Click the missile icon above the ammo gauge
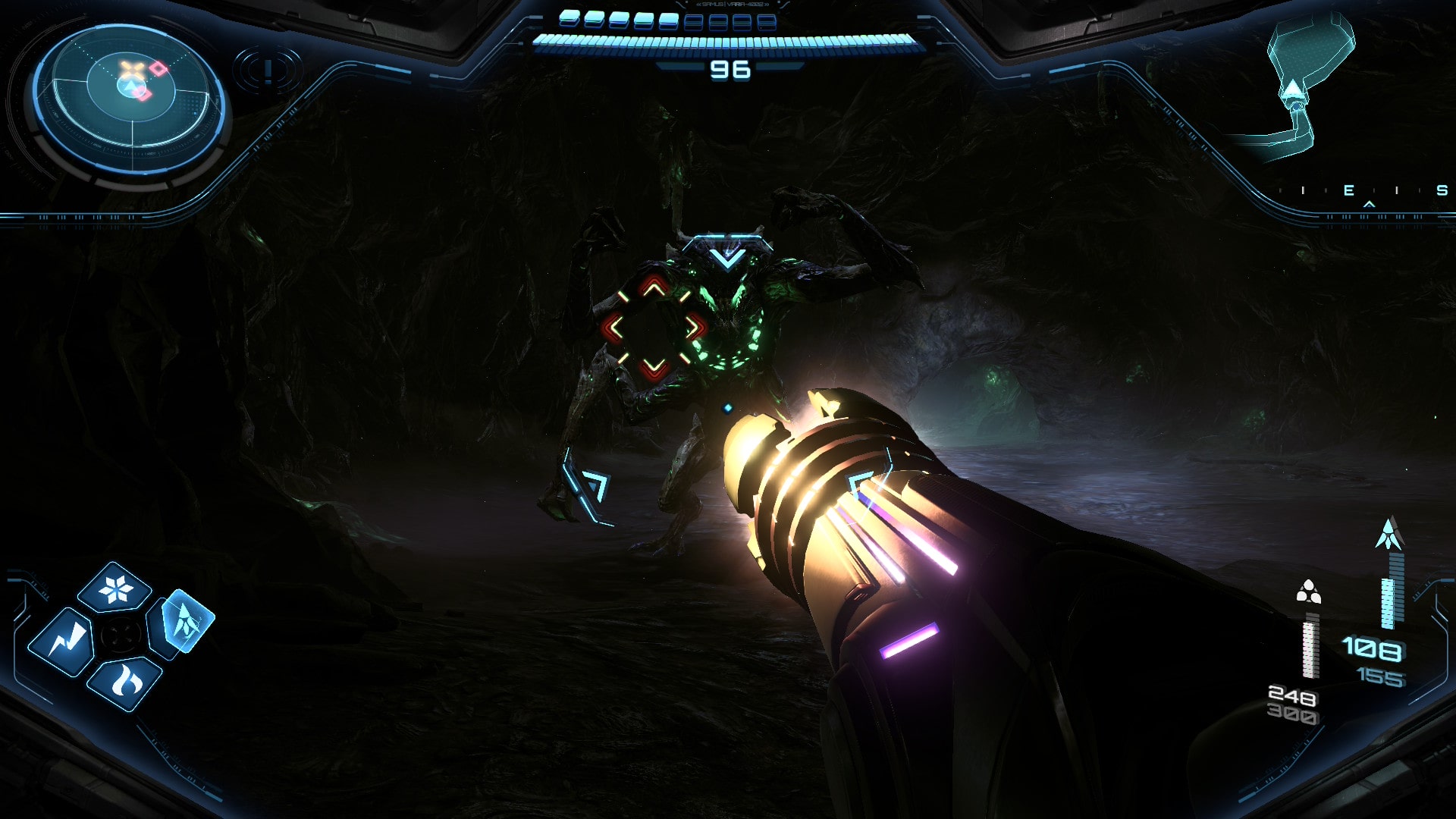The height and width of the screenshot is (819, 1456). point(1389,535)
